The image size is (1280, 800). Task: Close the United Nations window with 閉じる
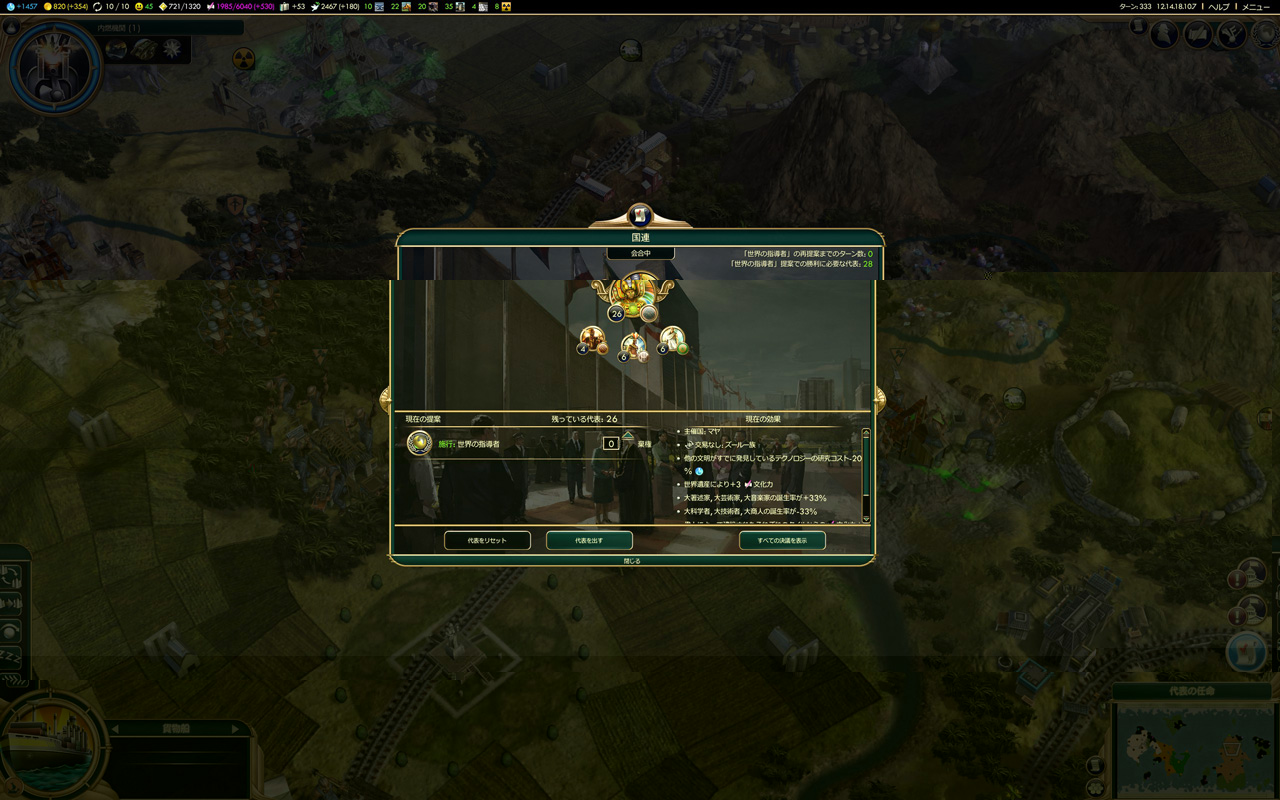coord(632,561)
